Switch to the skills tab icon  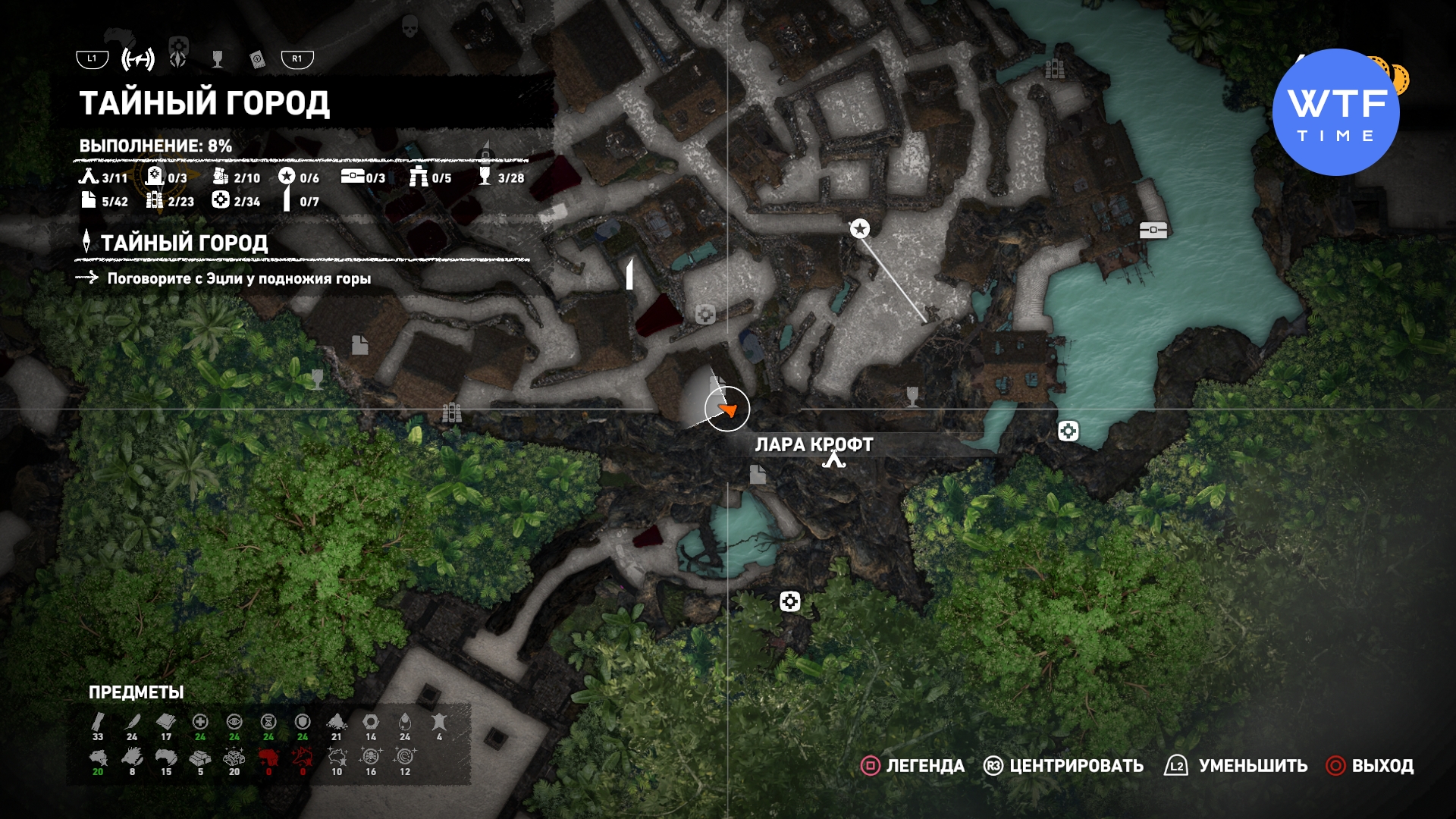tap(178, 58)
